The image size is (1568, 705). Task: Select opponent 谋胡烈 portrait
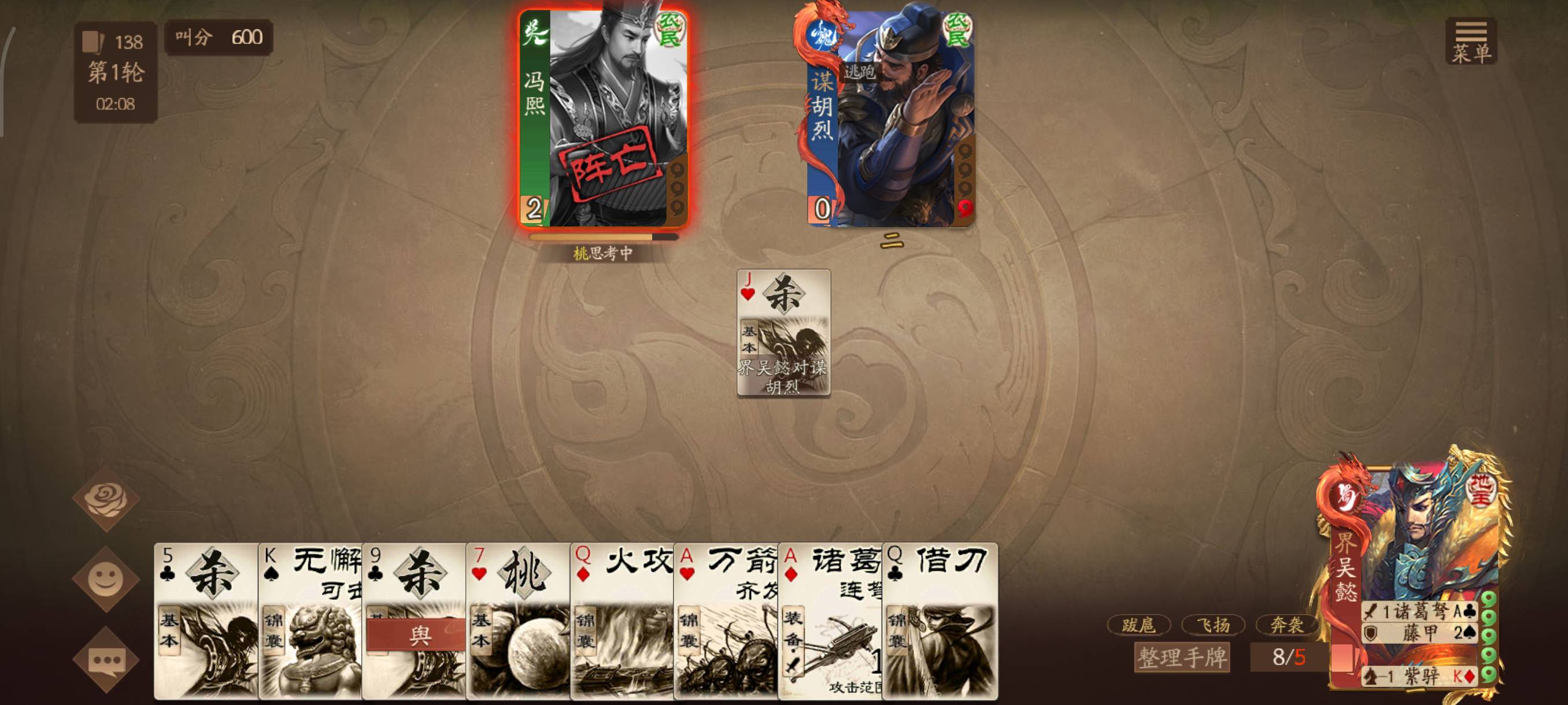(x=890, y=118)
